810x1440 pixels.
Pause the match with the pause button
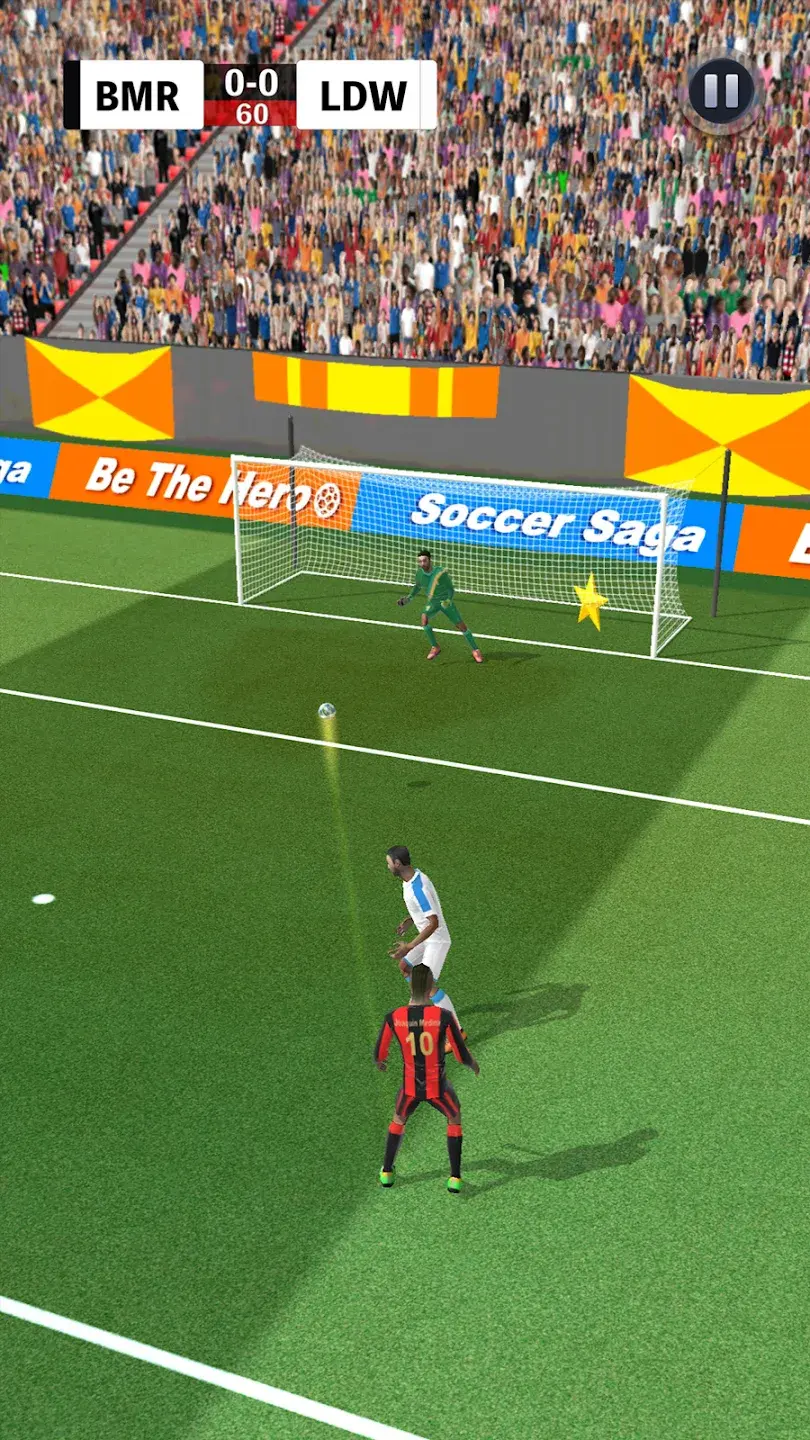(x=721, y=92)
